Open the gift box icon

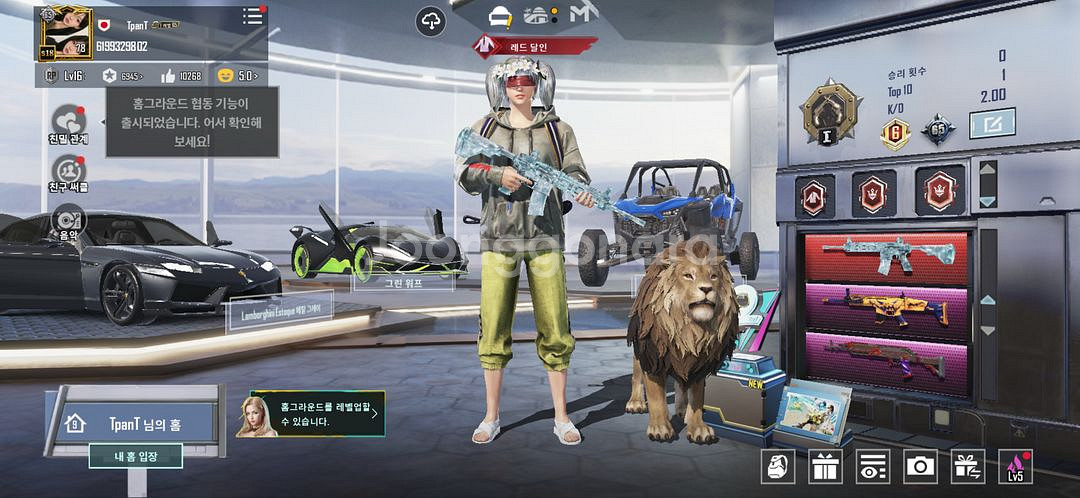point(826,466)
